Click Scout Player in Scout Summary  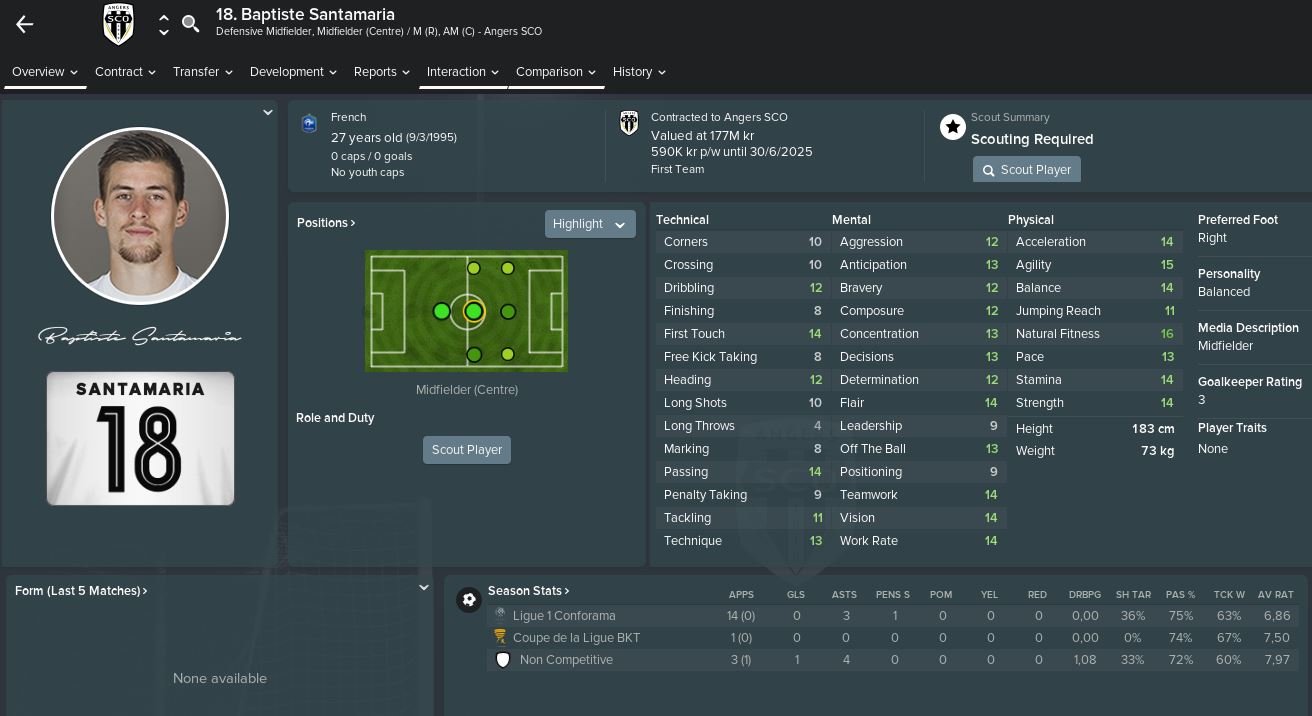coord(1026,170)
